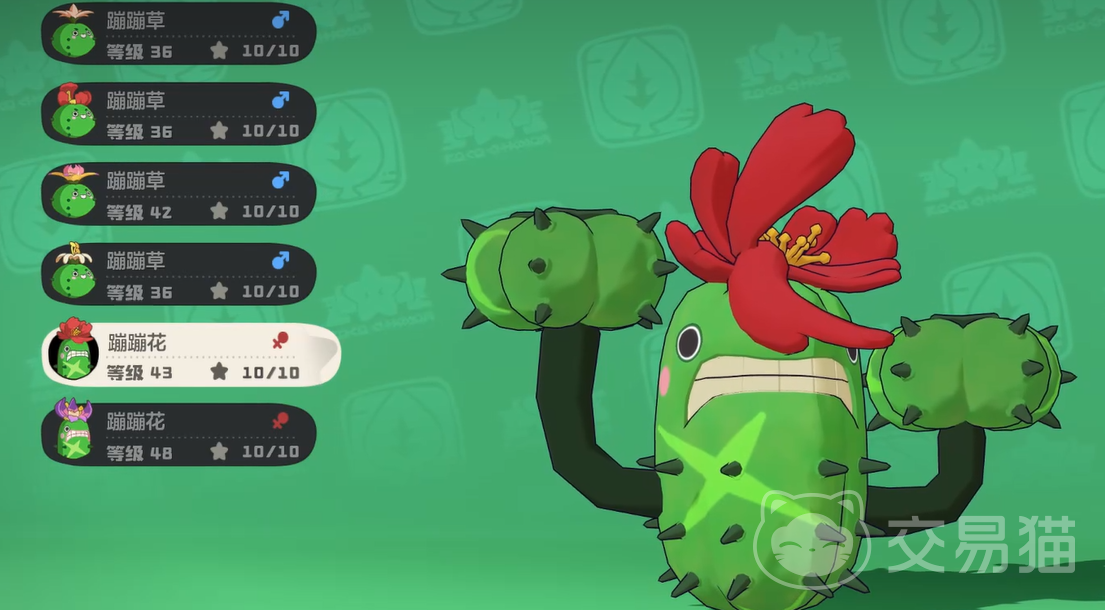
Task: Select the level 42 蹦蹦草 row
Action: (x=180, y=195)
